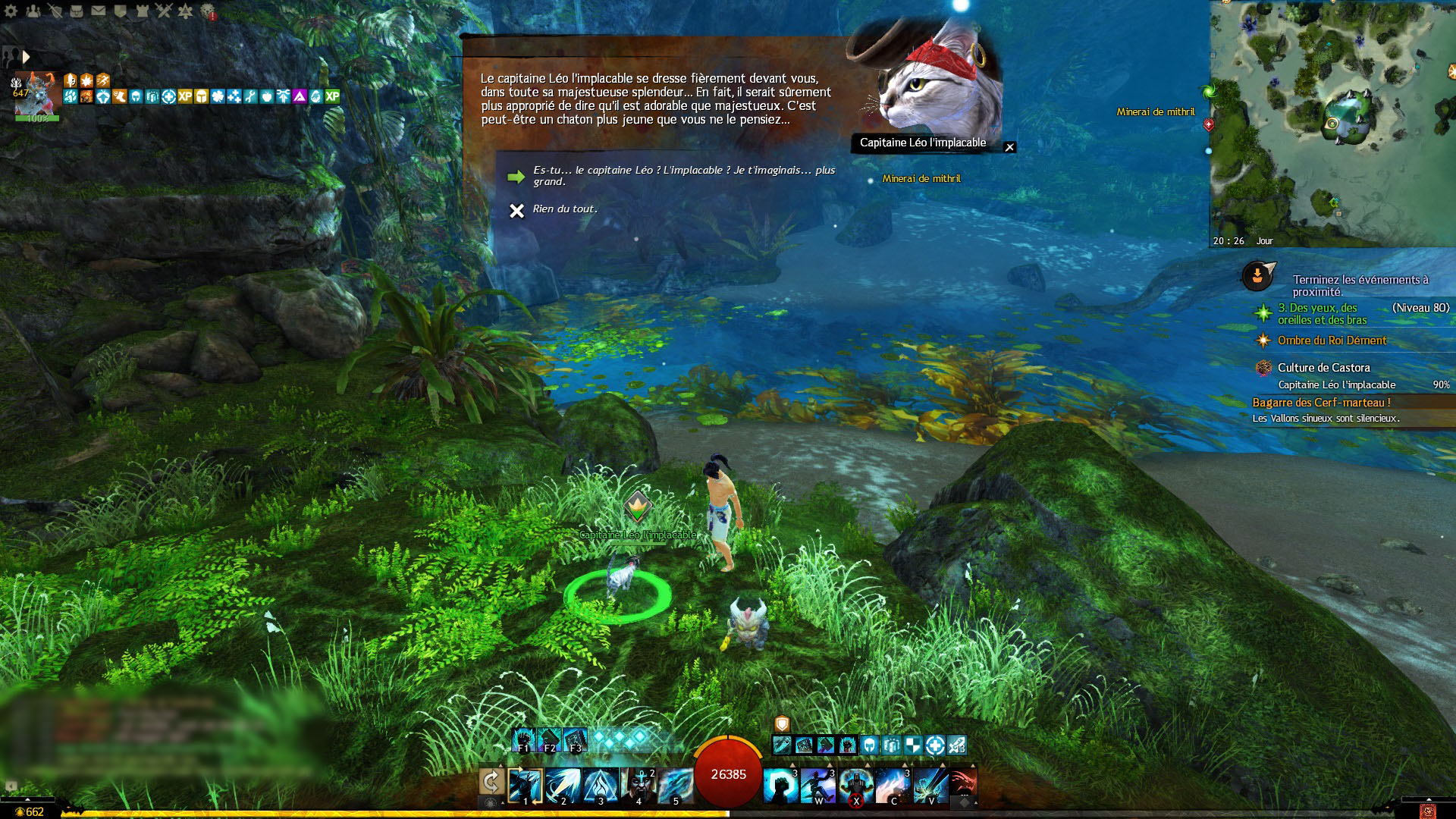Activate the F1 glowing fist skill
Image resolution: width=1456 pixels, height=819 pixels.
point(523,739)
